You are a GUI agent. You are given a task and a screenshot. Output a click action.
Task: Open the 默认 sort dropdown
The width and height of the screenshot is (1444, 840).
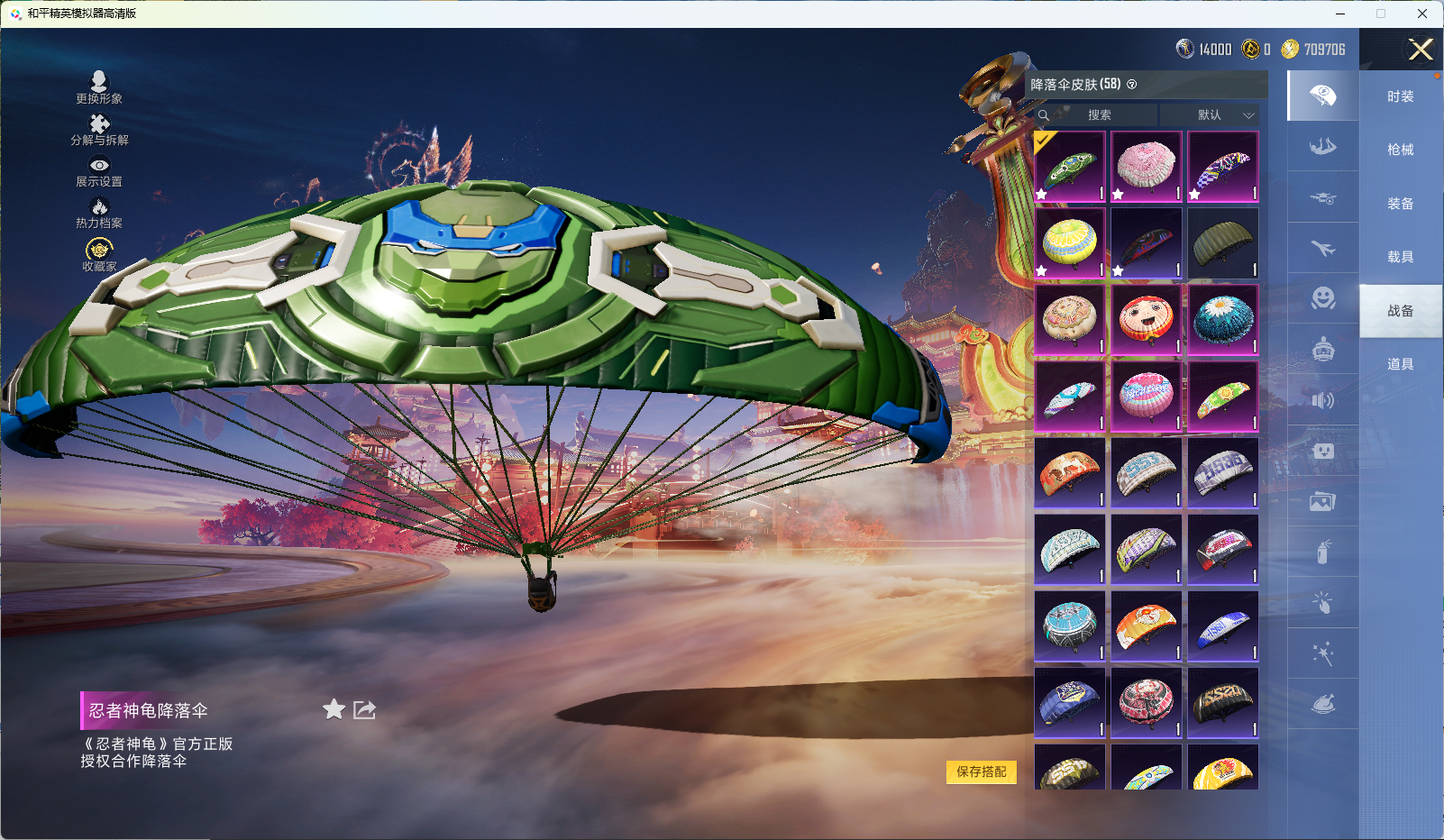[1211, 115]
